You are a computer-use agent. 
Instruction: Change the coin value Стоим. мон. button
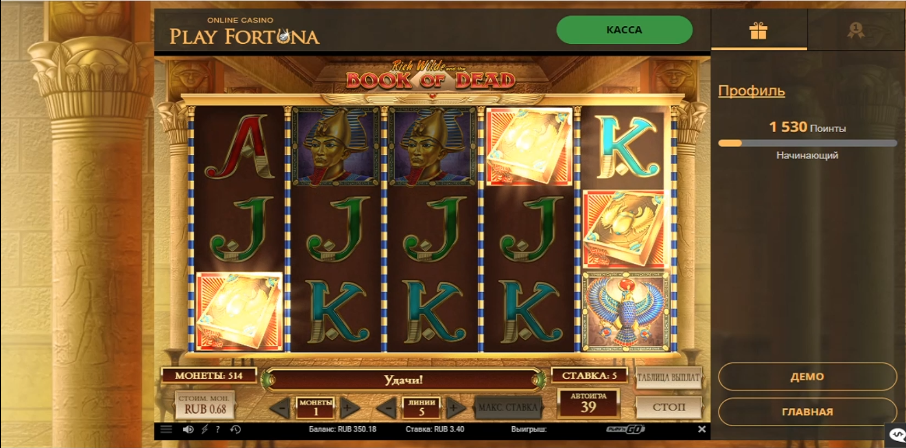pyautogui.click(x=205, y=405)
